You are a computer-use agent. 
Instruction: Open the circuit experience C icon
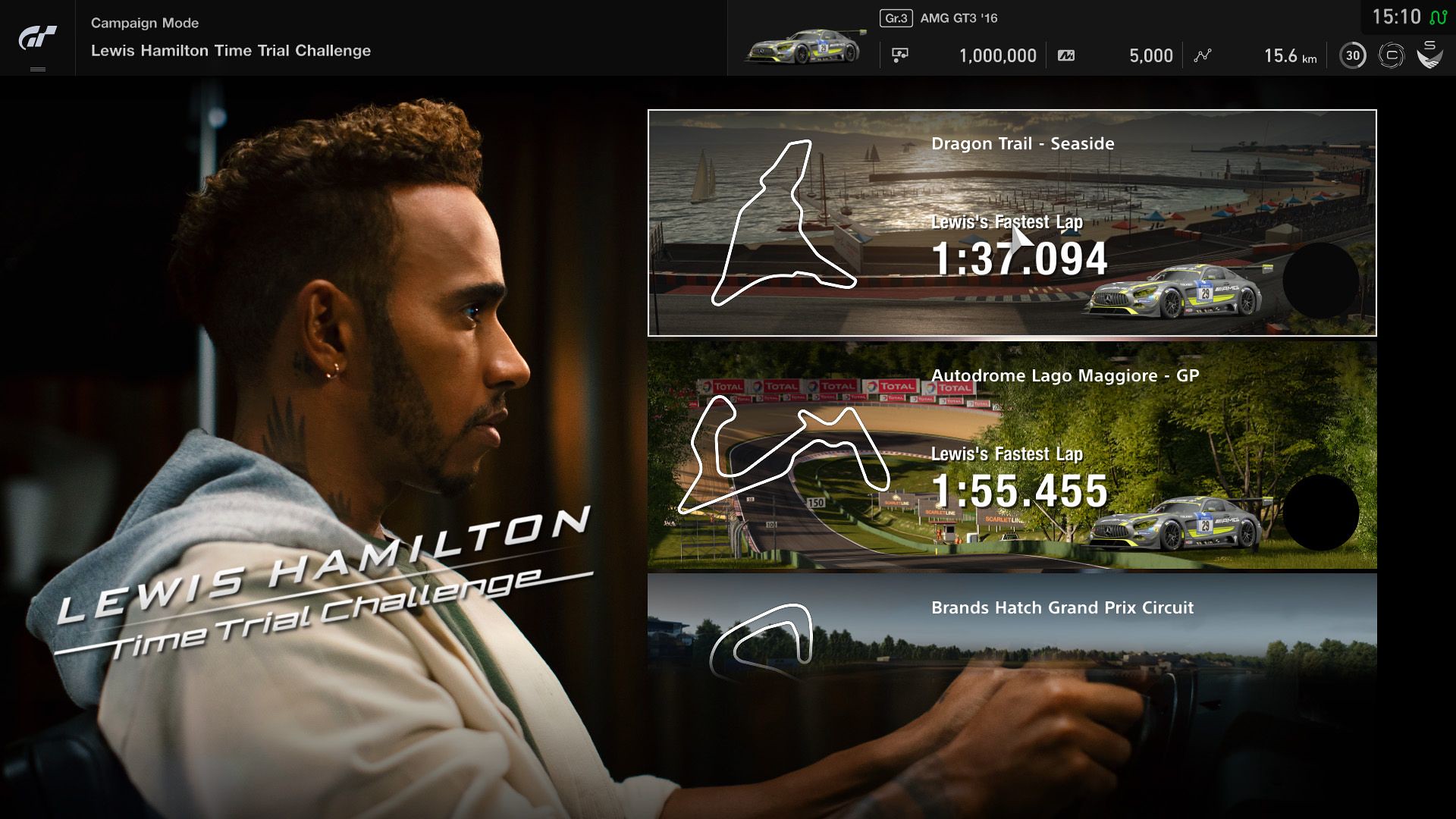(1392, 55)
